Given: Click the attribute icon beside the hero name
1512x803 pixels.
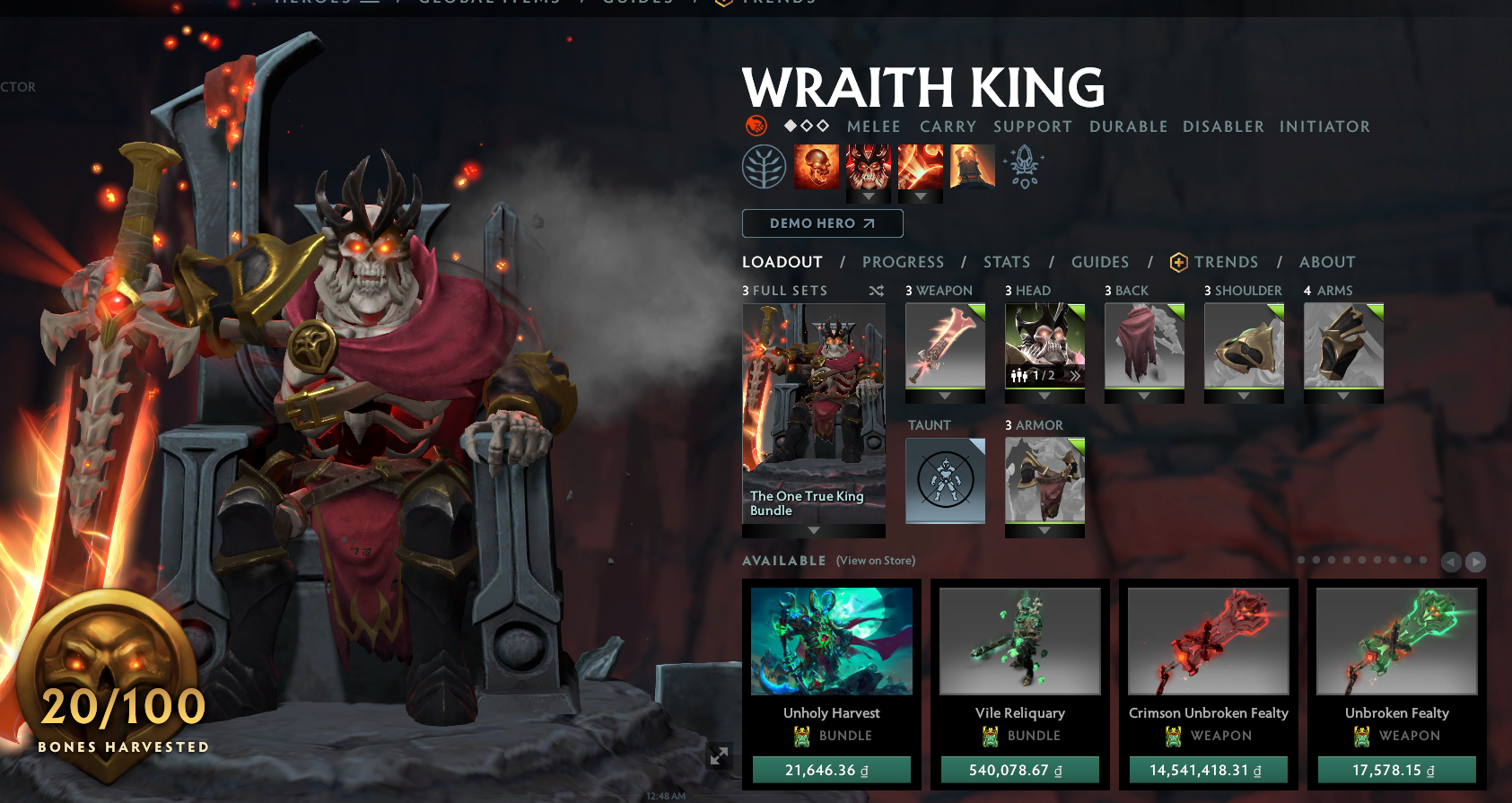Looking at the screenshot, I should 755,126.
